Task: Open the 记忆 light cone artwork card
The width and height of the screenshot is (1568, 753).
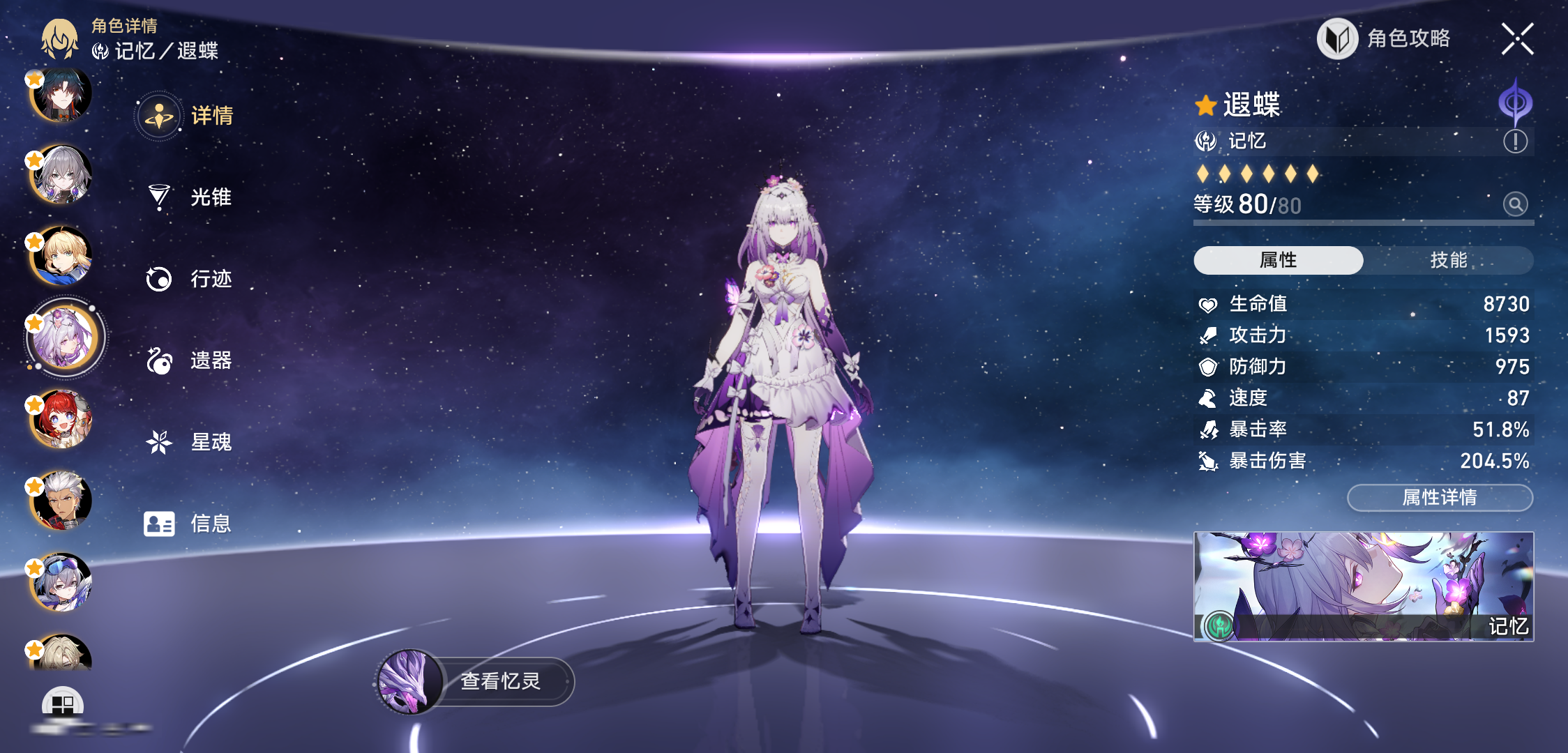Action: pyautogui.click(x=1364, y=586)
